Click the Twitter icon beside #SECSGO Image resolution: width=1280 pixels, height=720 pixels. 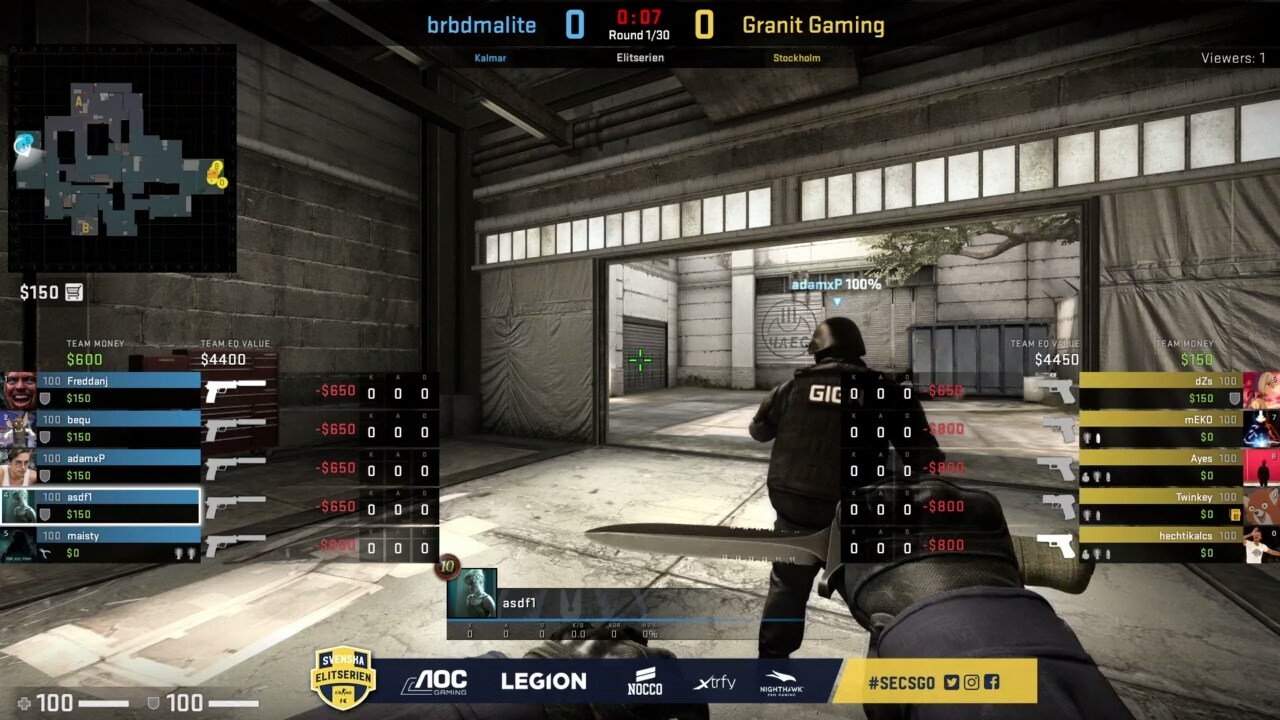click(951, 682)
